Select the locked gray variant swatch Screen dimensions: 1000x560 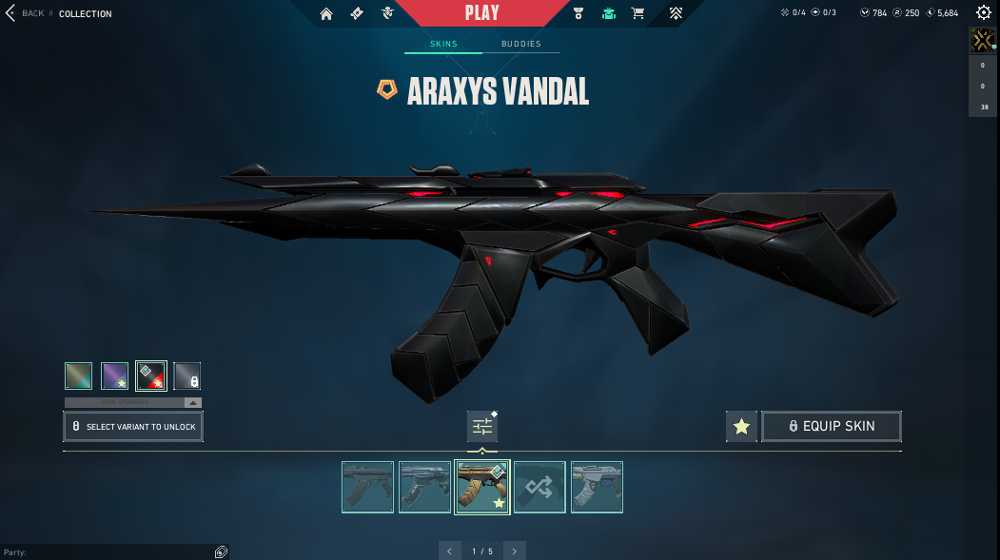187,376
